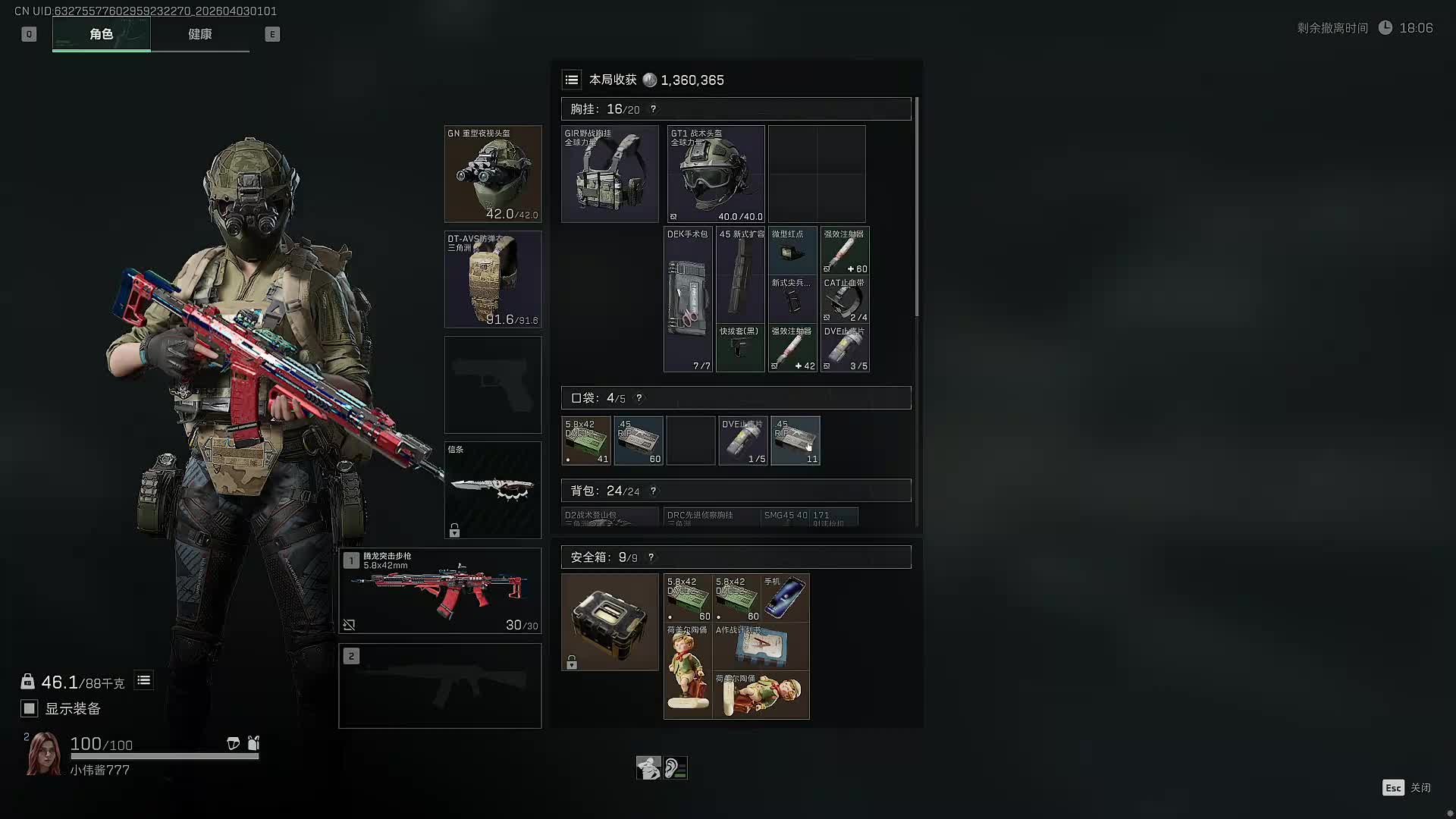Pick the GT1 战术头盔 in chest rig
The height and width of the screenshot is (819, 1456).
716,174
